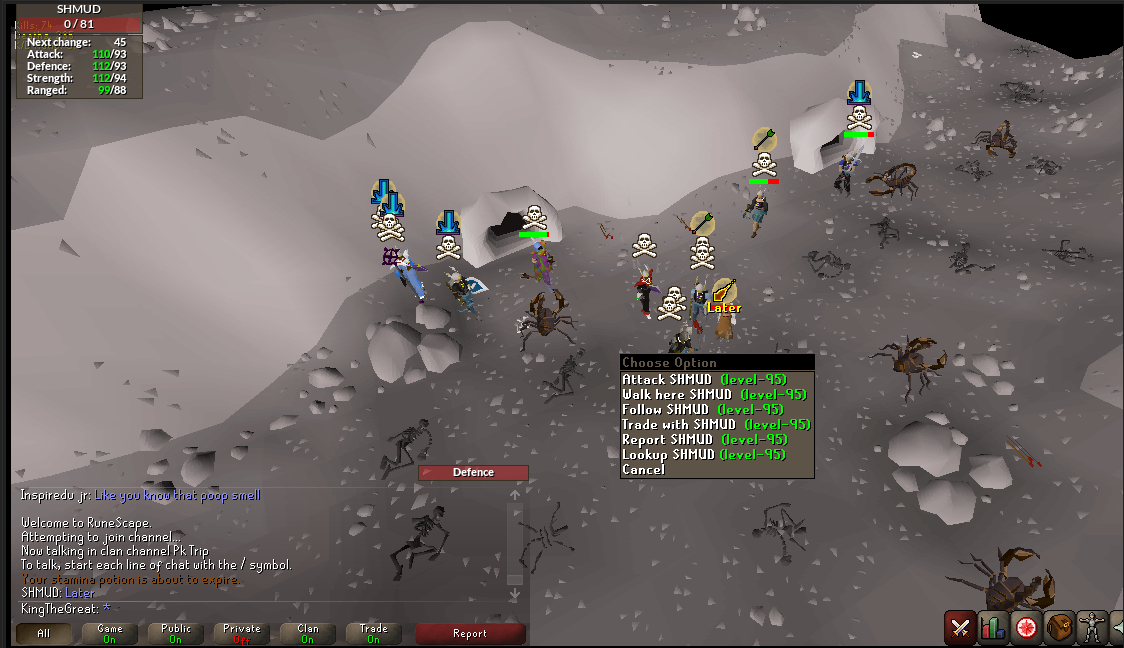Open the crossed swords combat options tab

tap(960, 628)
